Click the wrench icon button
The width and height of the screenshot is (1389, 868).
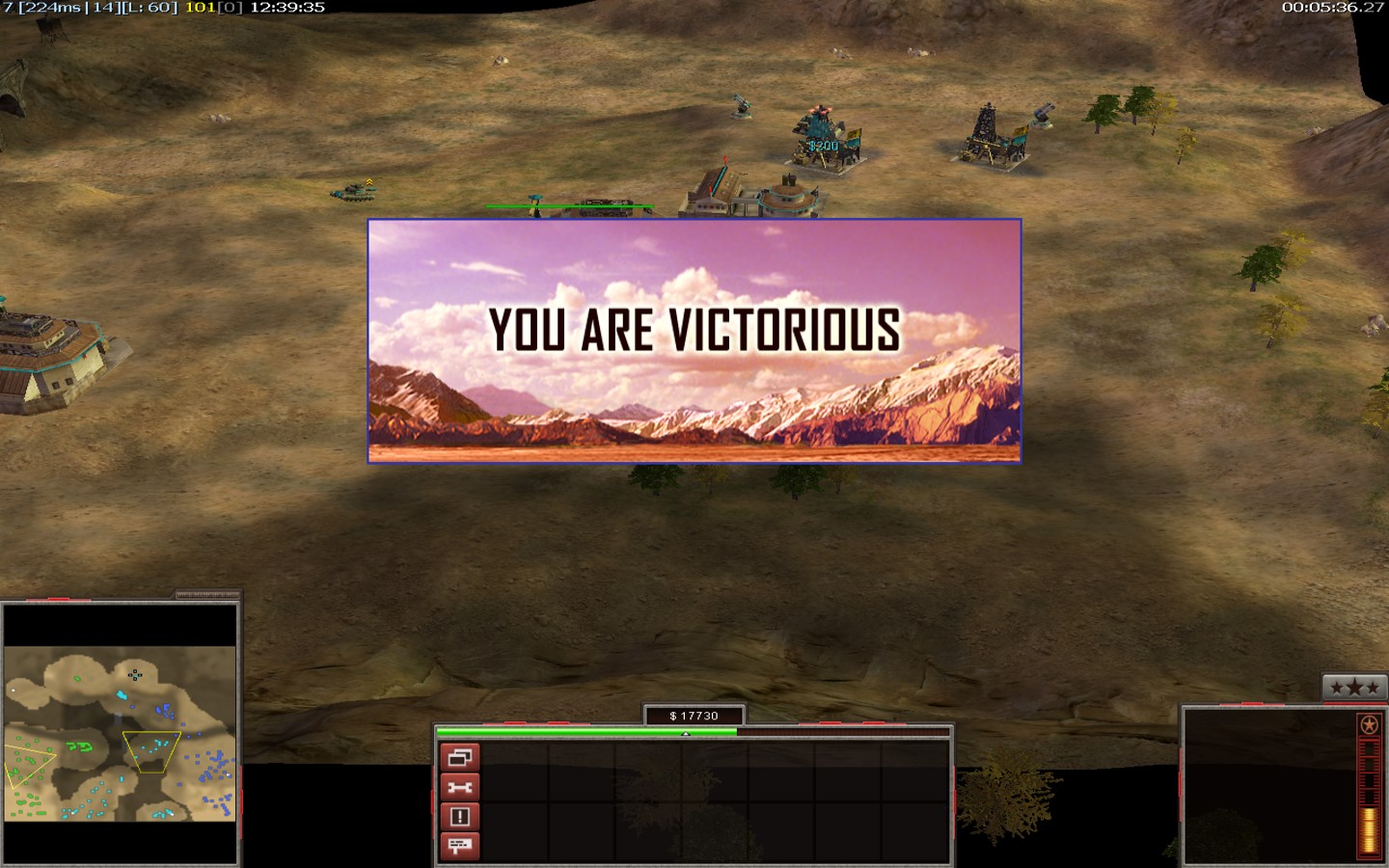pyautogui.click(x=460, y=787)
